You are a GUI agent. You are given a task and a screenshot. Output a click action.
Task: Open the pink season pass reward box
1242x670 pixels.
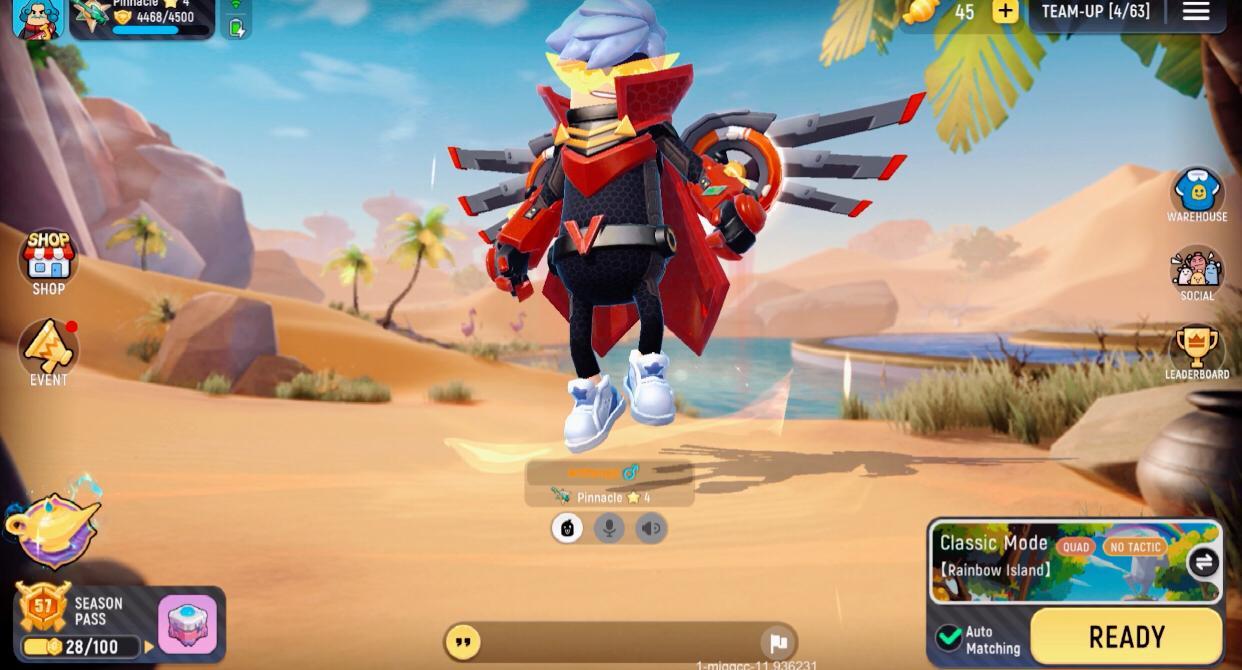187,624
